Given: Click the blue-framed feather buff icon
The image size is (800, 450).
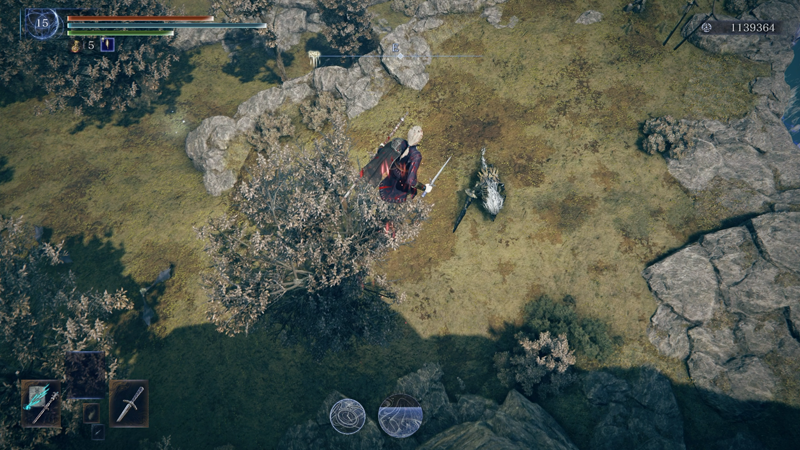Looking at the screenshot, I should [x=108, y=45].
